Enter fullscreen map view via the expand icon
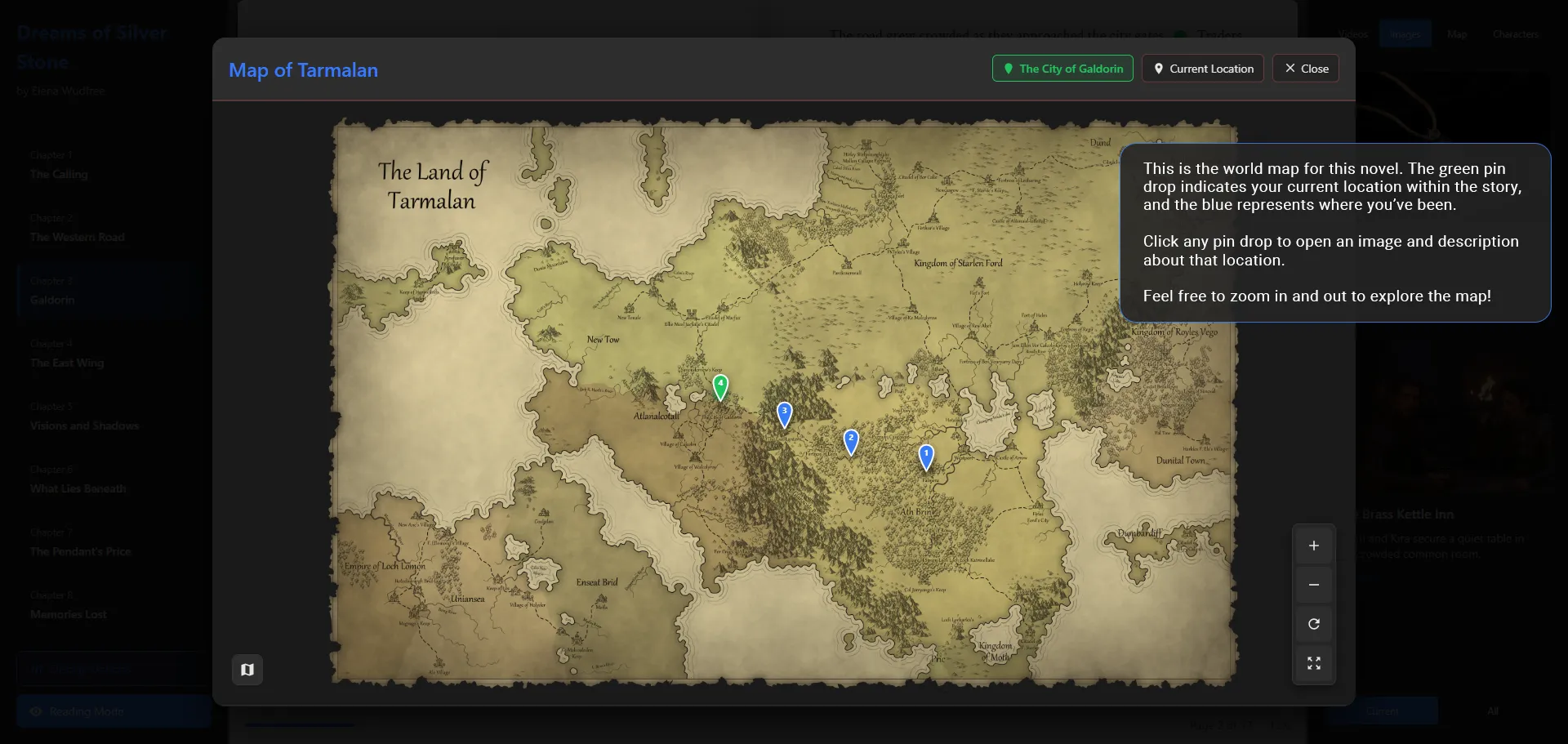This screenshot has height=744, width=1568. tap(1314, 663)
